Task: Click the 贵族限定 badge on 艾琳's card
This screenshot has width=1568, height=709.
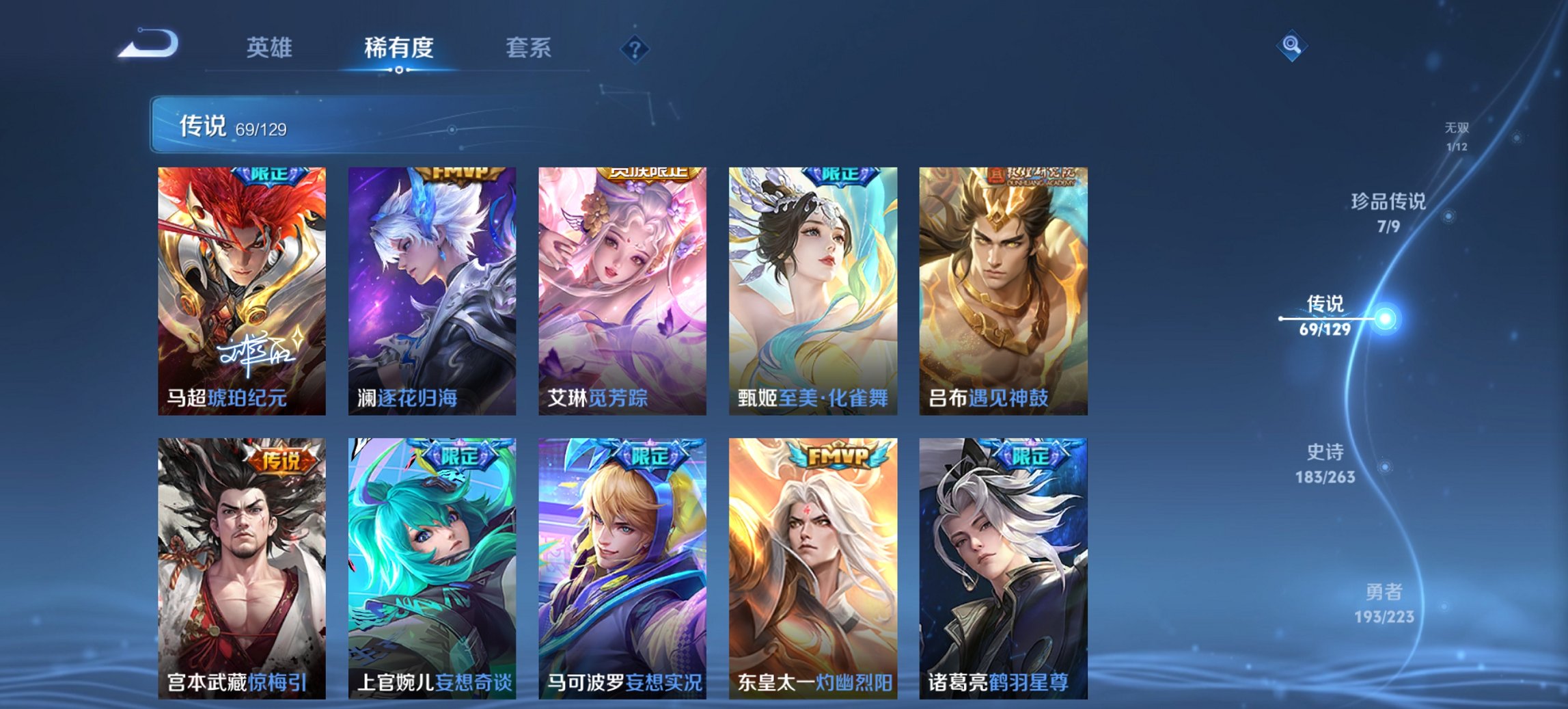Action: click(649, 175)
